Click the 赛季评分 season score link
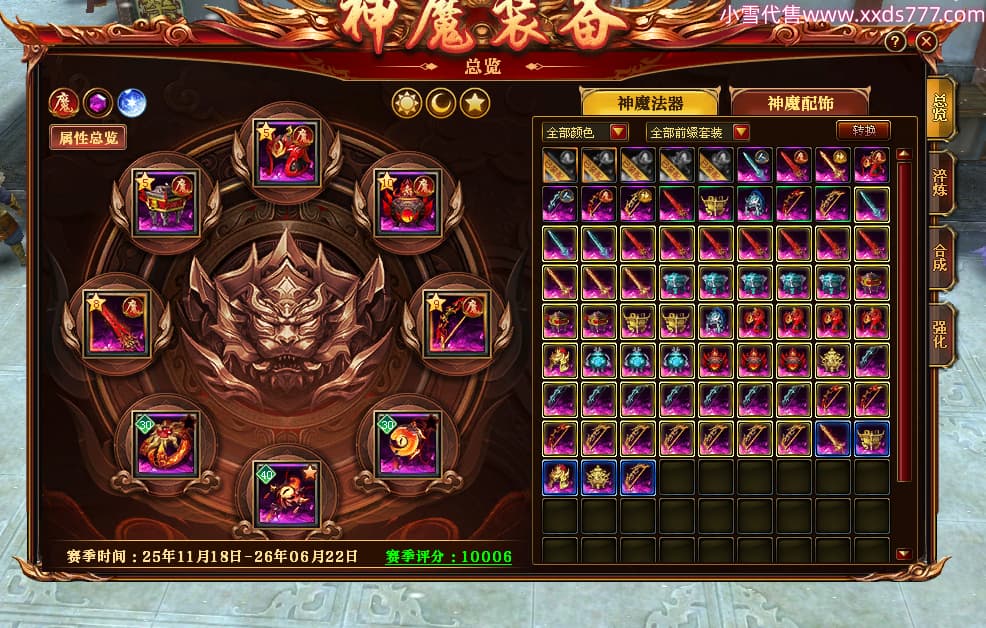The height and width of the screenshot is (628, 986). [x=448, y=557]
